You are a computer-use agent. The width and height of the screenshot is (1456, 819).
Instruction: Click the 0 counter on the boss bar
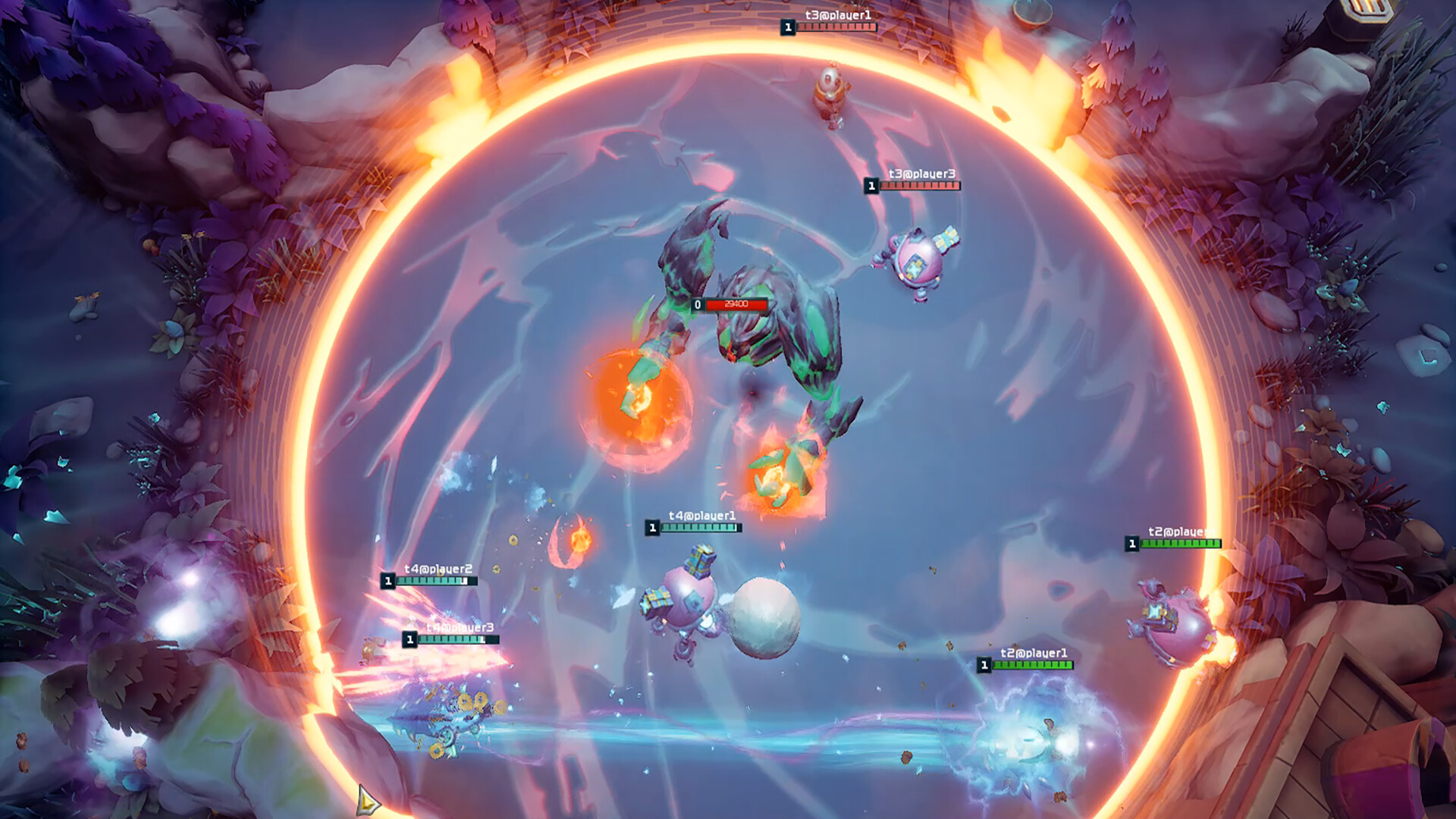pos(698,303)
